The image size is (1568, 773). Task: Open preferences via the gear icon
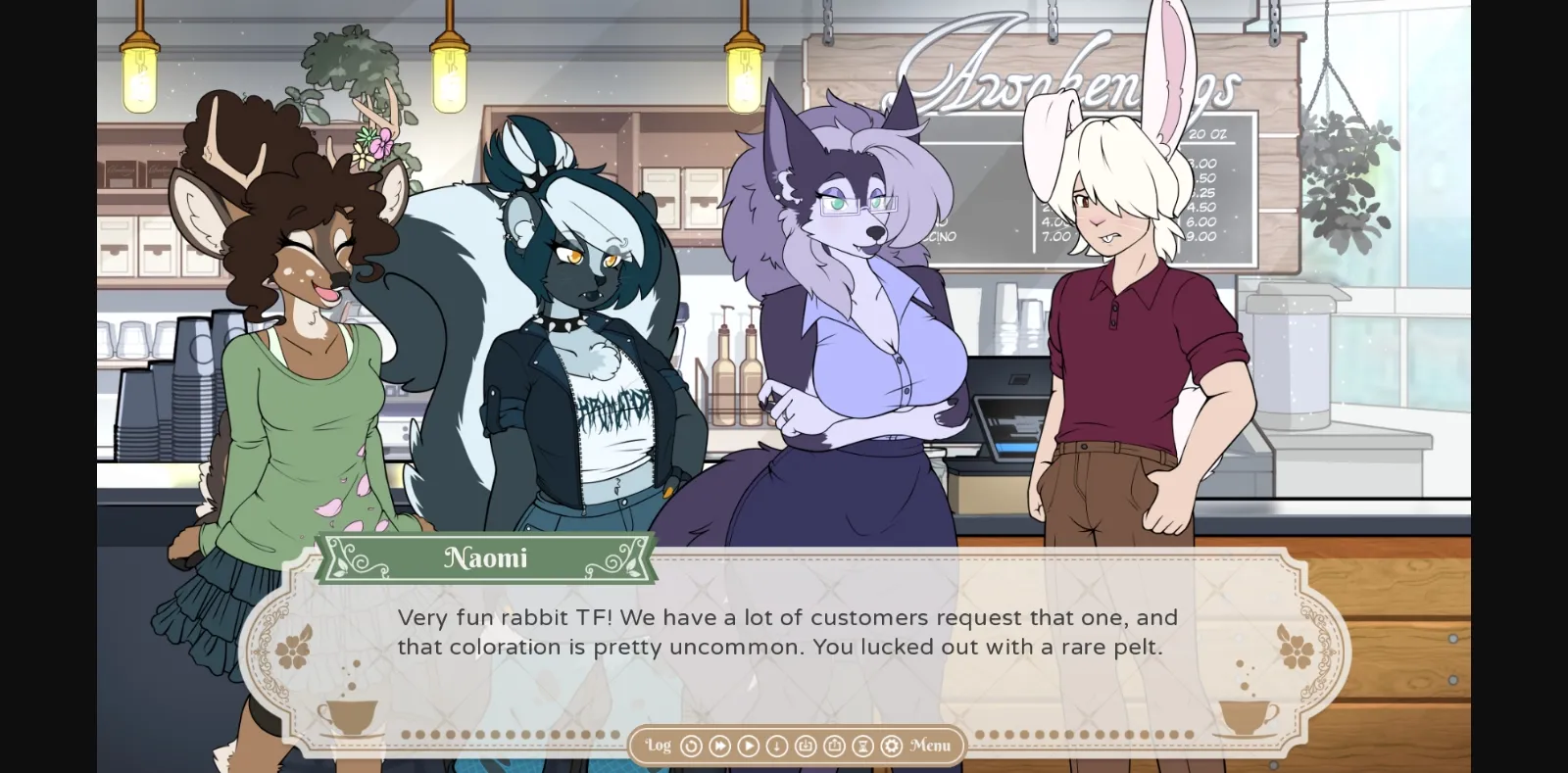pos(892,746)
